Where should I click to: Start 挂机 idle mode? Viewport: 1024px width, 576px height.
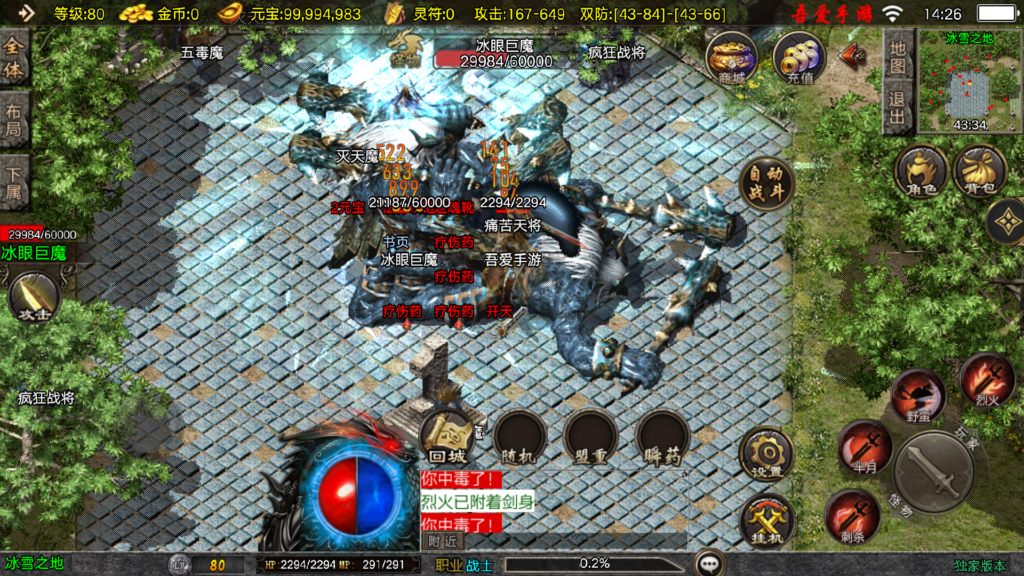pos(767,521)
